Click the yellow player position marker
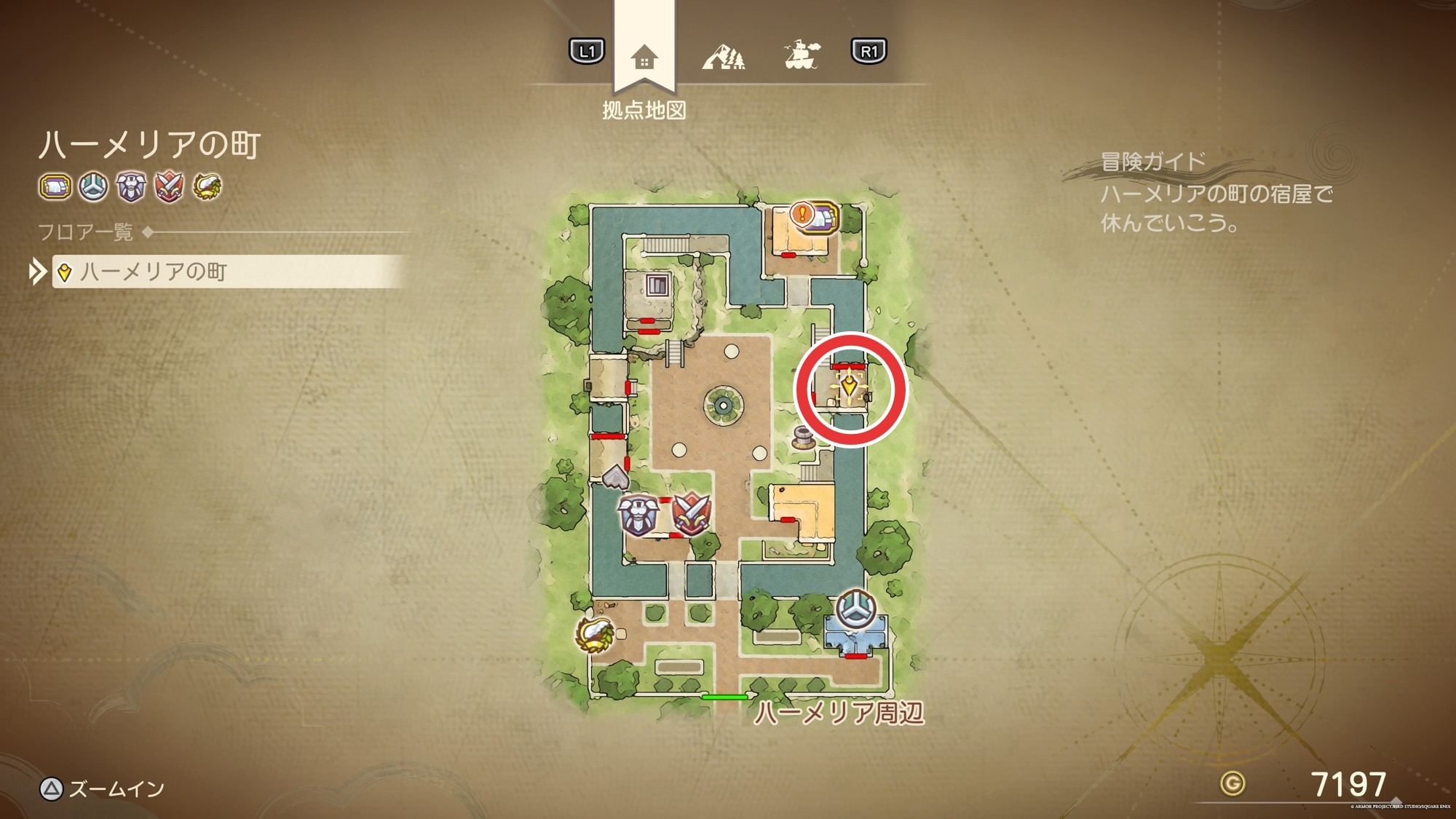1456x819 pixels. coord(850,387)
